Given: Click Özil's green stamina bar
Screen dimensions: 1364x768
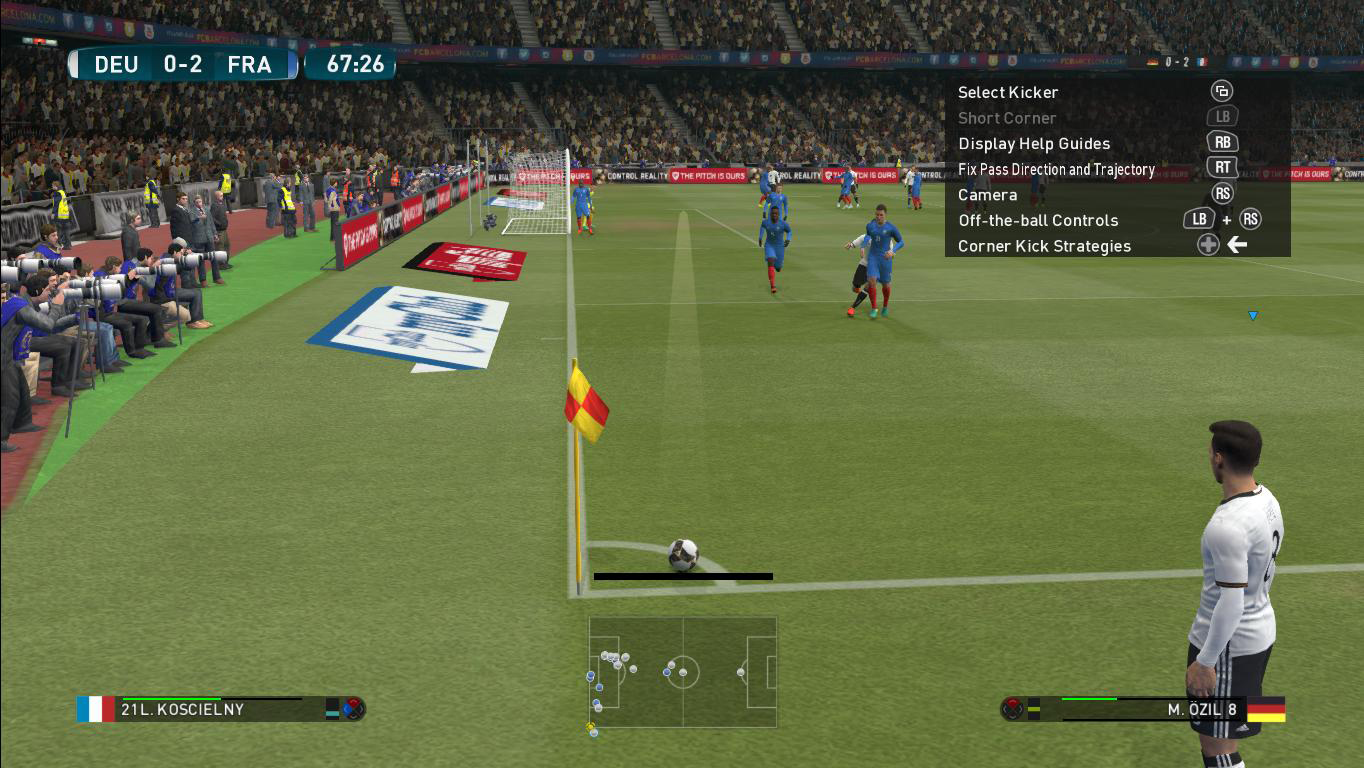Looking at the screenshot, I should 1090,700.
